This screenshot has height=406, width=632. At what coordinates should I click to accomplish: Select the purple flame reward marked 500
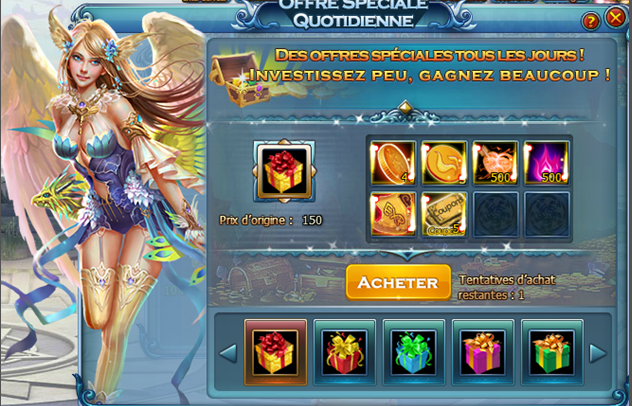pos(545,162)
